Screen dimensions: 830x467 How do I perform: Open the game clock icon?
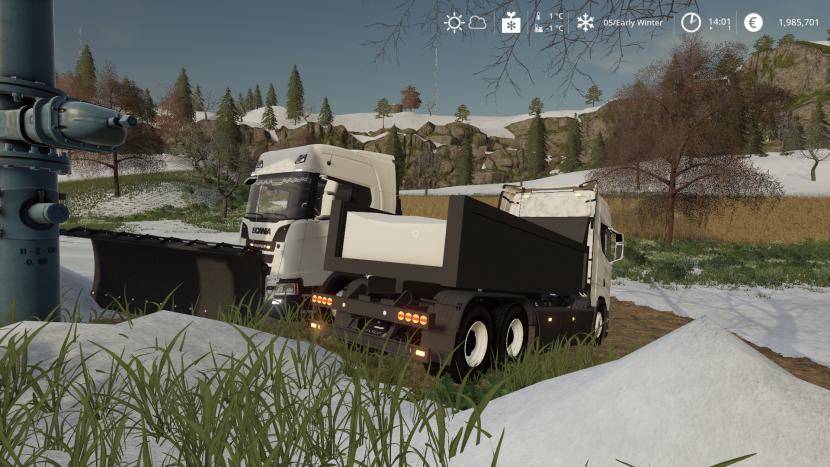point(691,22)
